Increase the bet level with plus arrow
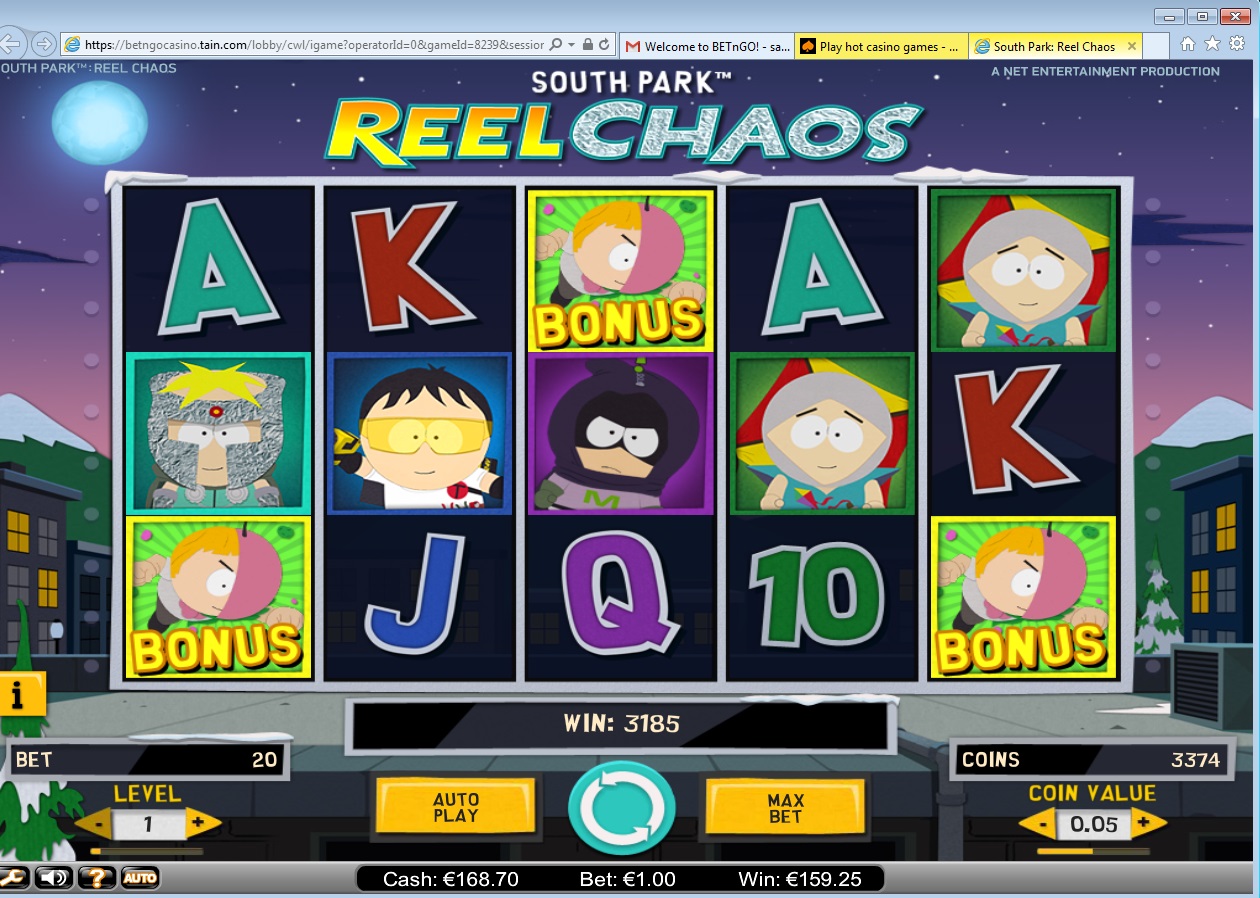Image resolution: width=1260 pixels, height=898 pixels. [x=199, y=824]
